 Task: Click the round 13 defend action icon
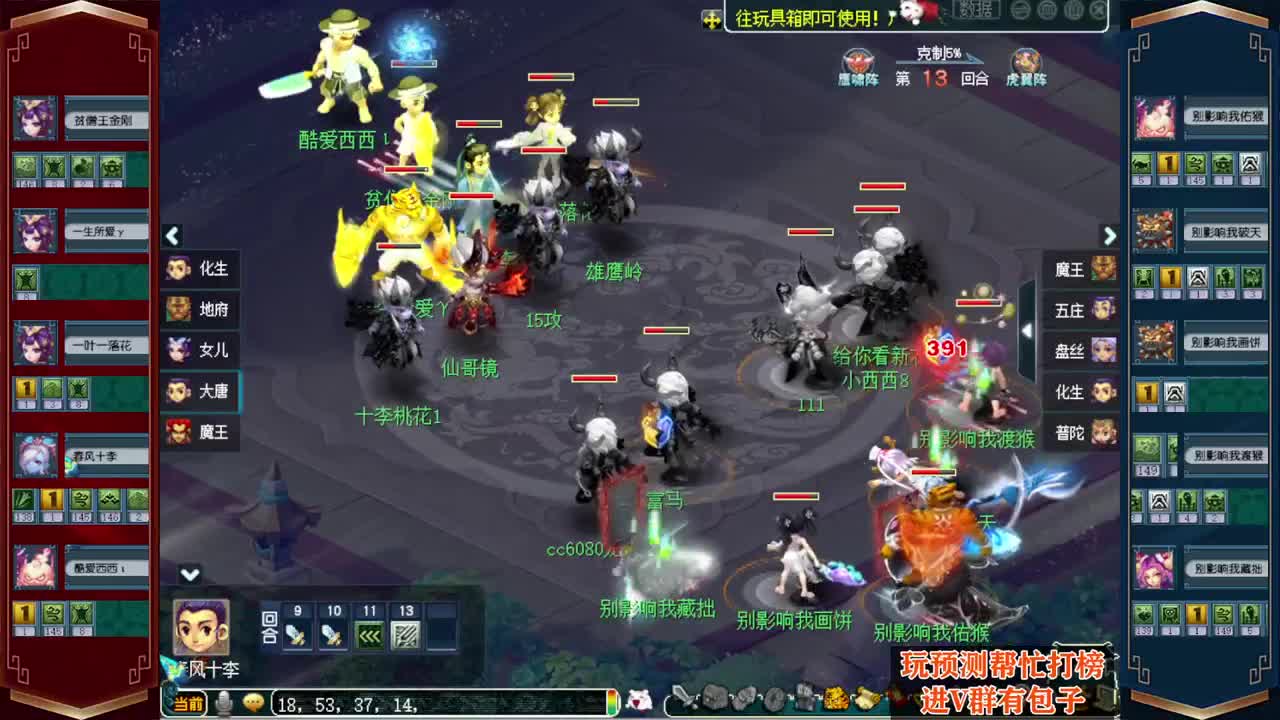[406, 635]
